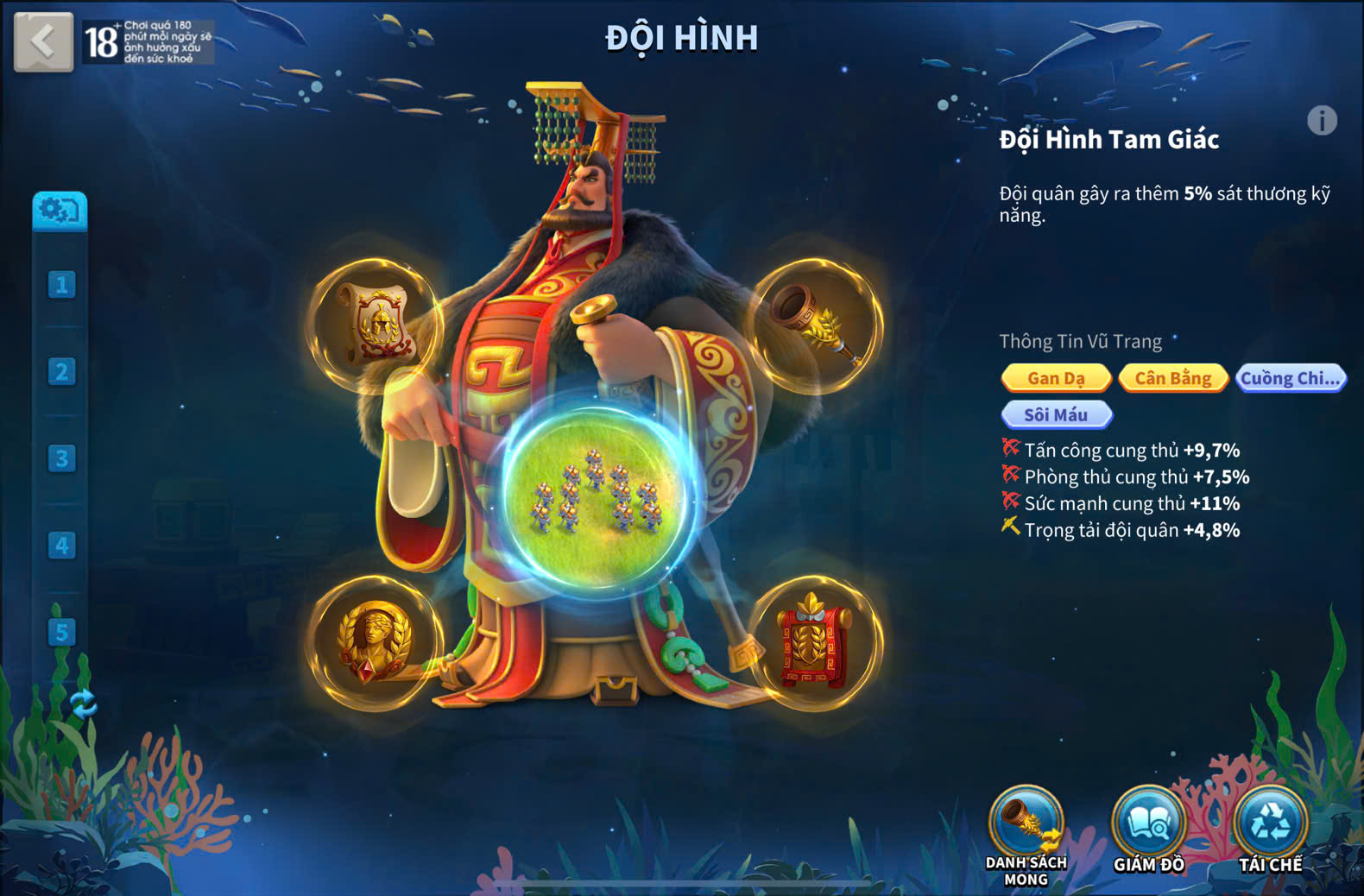Open the golden horn armament slot

tap(815, 325)
